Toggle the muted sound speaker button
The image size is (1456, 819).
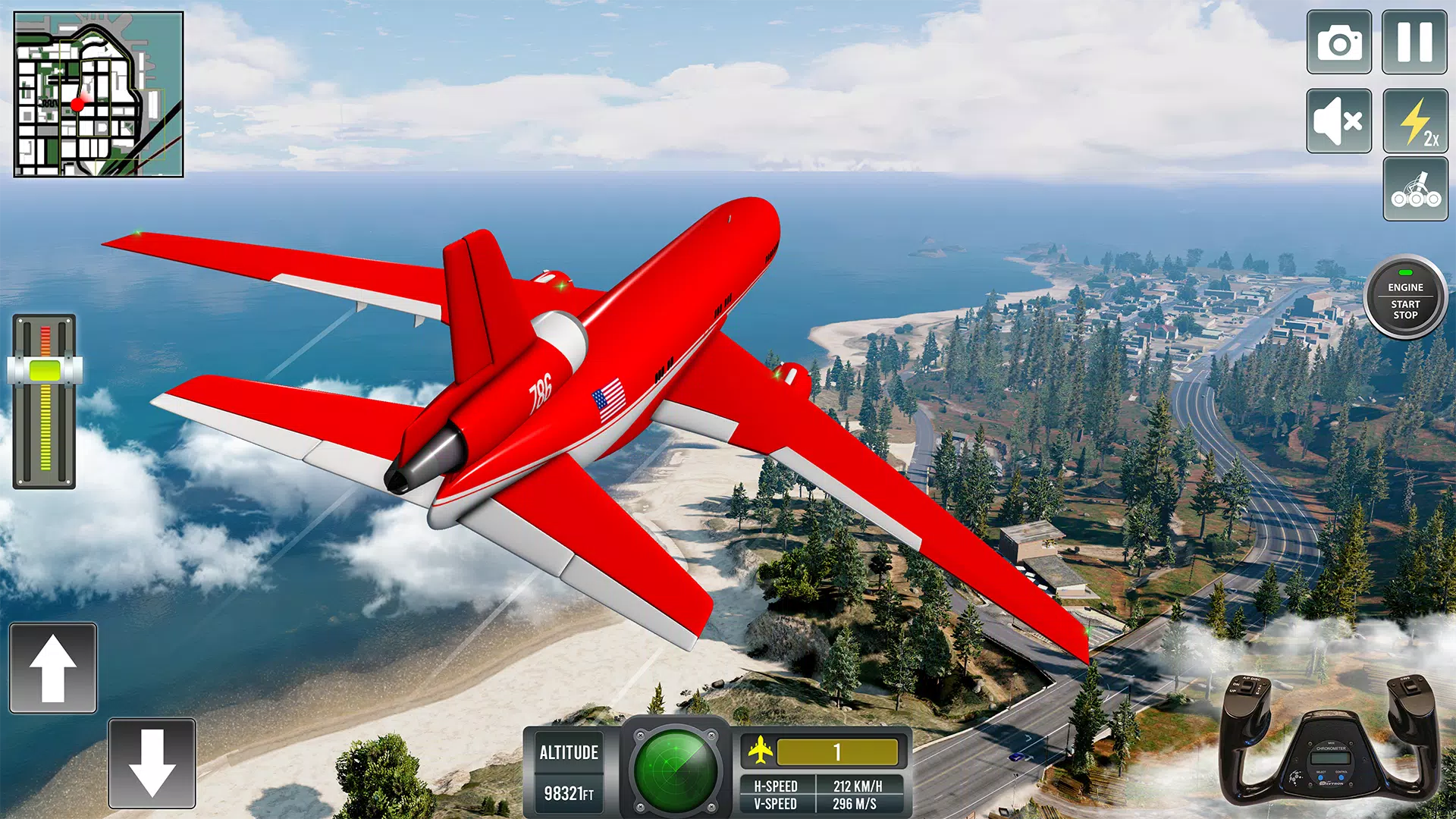pyautogui.click(x=1338, y=121)
